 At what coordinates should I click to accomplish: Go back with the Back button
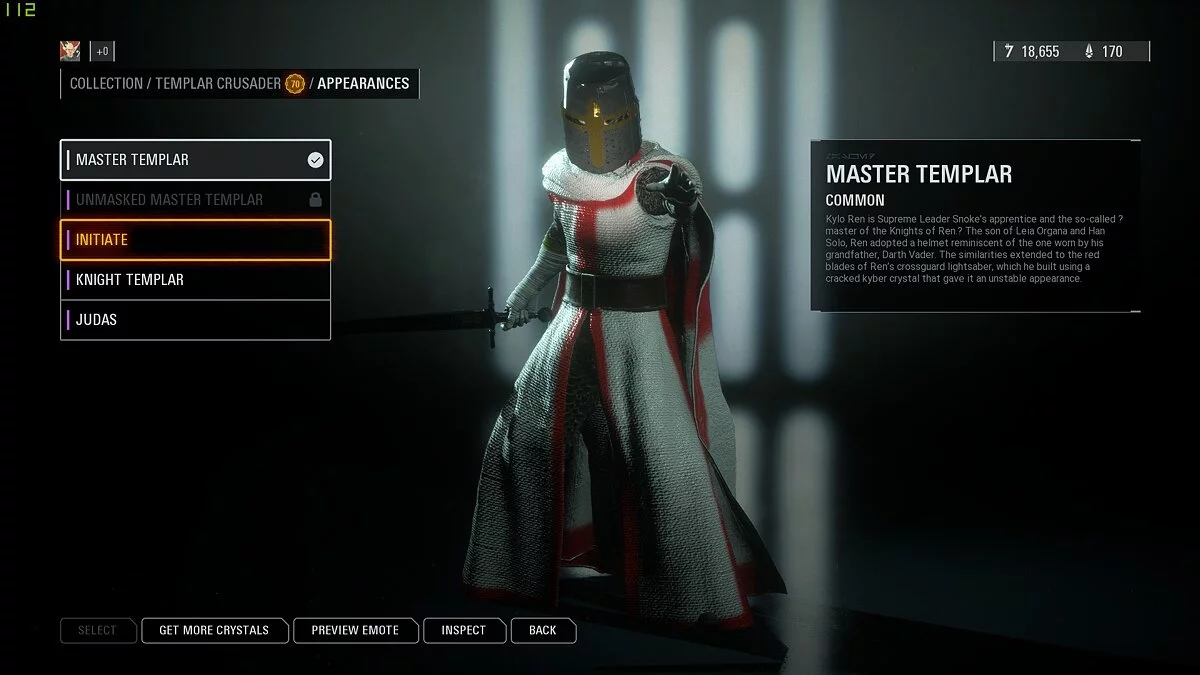pos(543,630)
